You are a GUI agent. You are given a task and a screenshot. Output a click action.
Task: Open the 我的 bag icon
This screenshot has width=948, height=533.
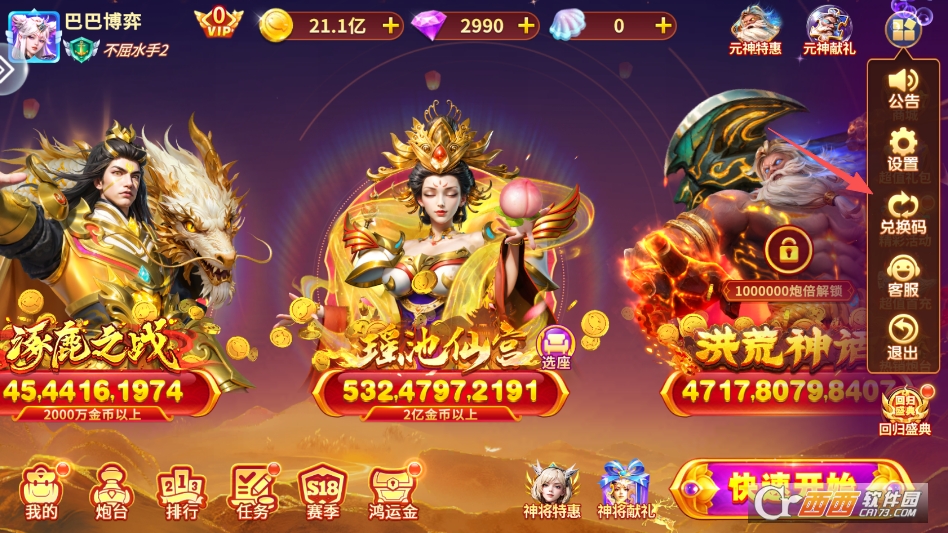pyautogui.click(x=41, y=491)
